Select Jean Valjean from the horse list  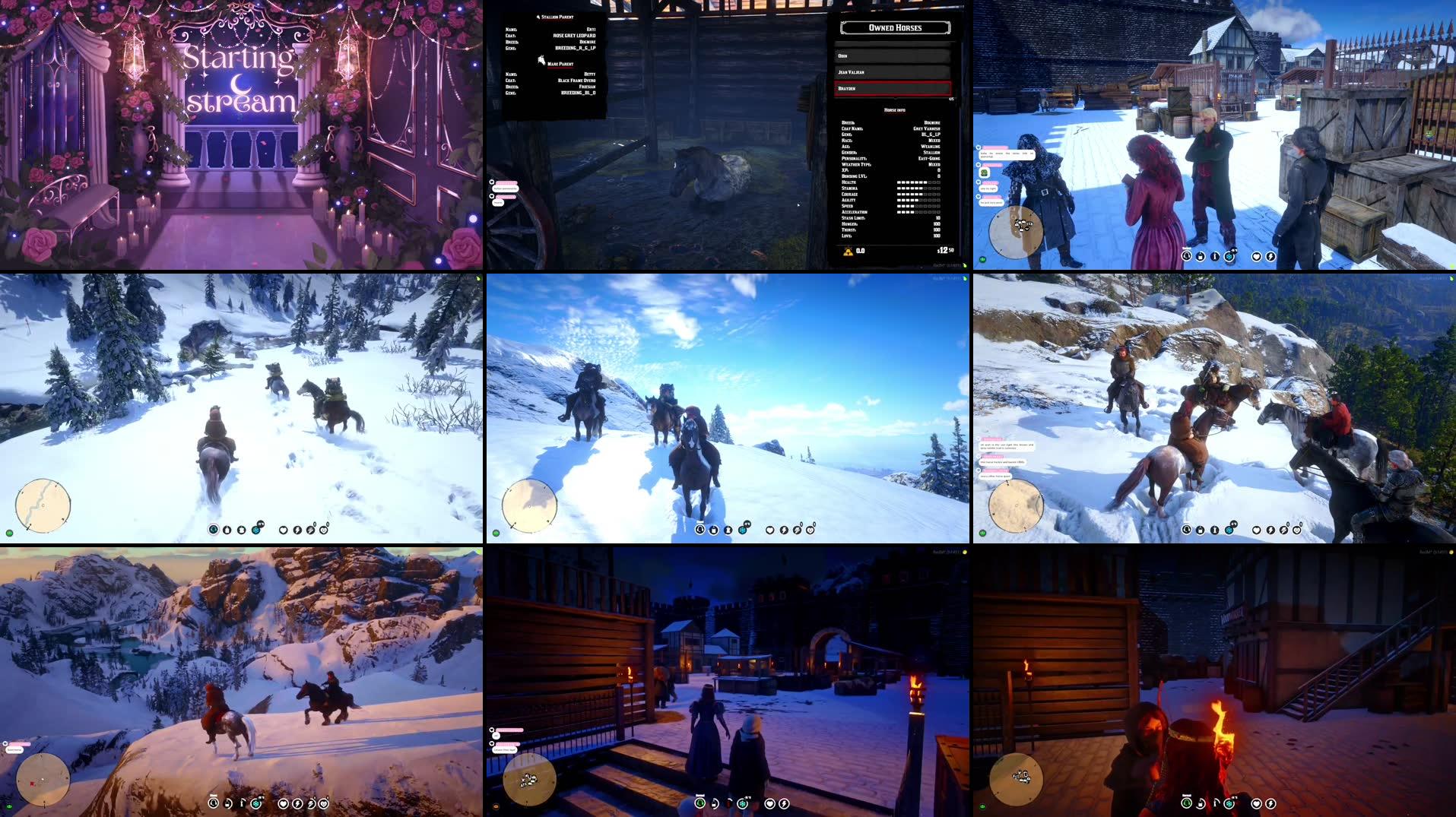pyautogui.click(x=893, y=72)
